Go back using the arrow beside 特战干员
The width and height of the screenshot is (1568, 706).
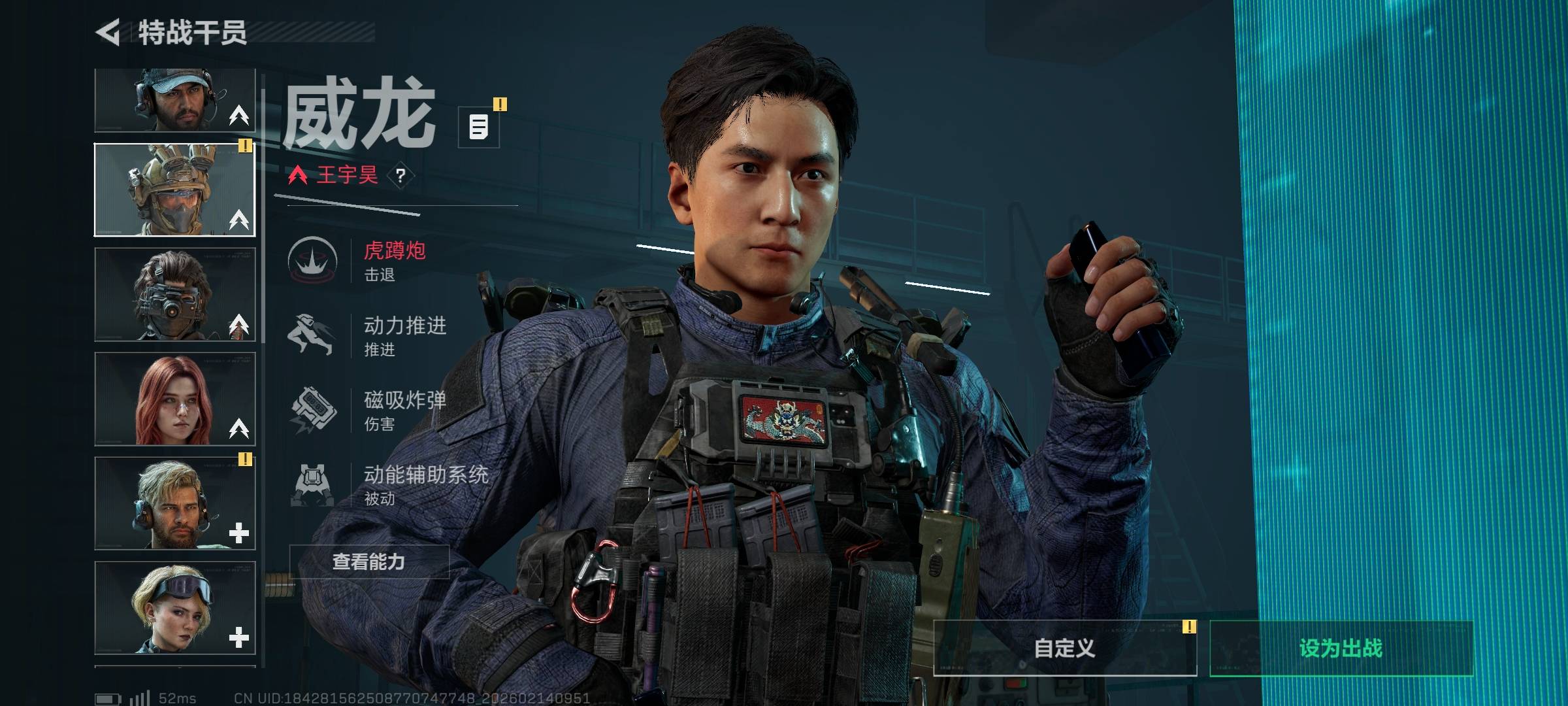pyautogui.click(x=108, y=32)
